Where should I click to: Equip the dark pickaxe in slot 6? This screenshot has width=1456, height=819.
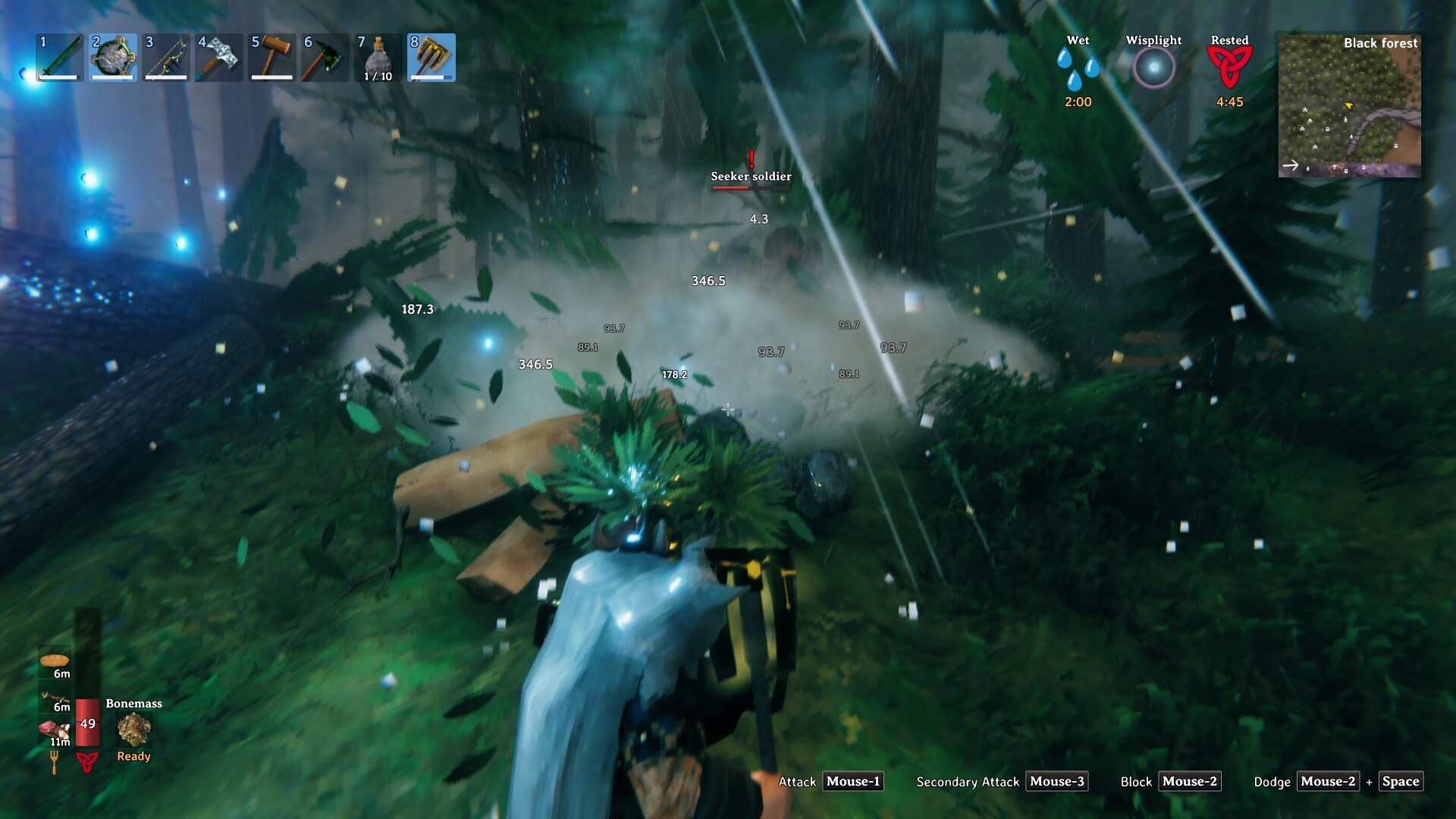325,57
